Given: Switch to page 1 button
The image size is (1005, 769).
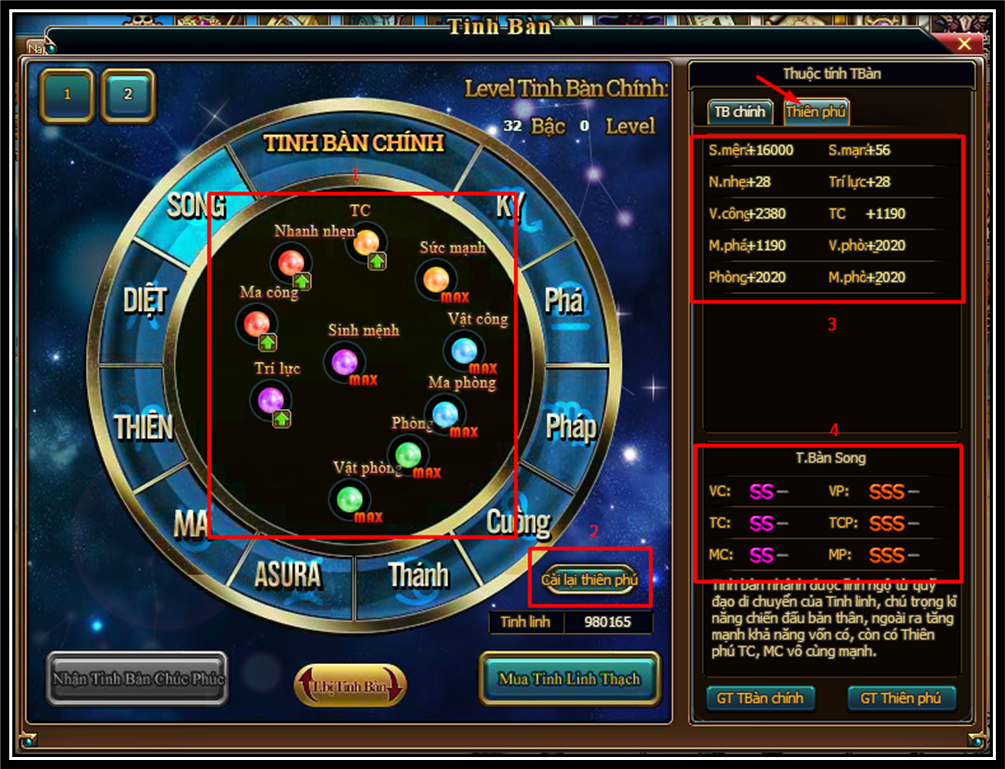Looking at the screenshot, I should [x=67, y=95].
